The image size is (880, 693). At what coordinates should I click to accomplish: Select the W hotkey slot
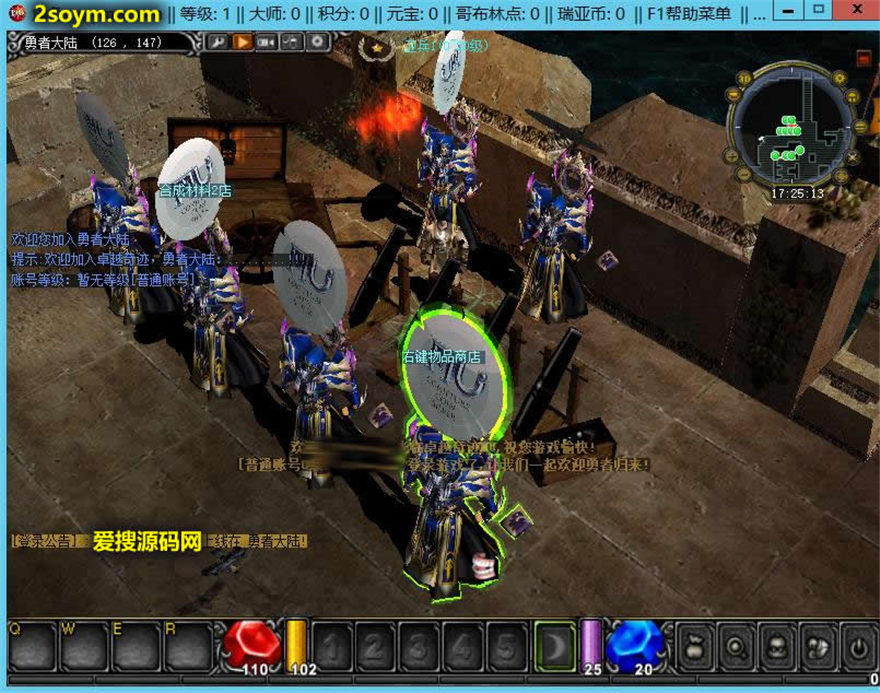click(x=83, y=645)
